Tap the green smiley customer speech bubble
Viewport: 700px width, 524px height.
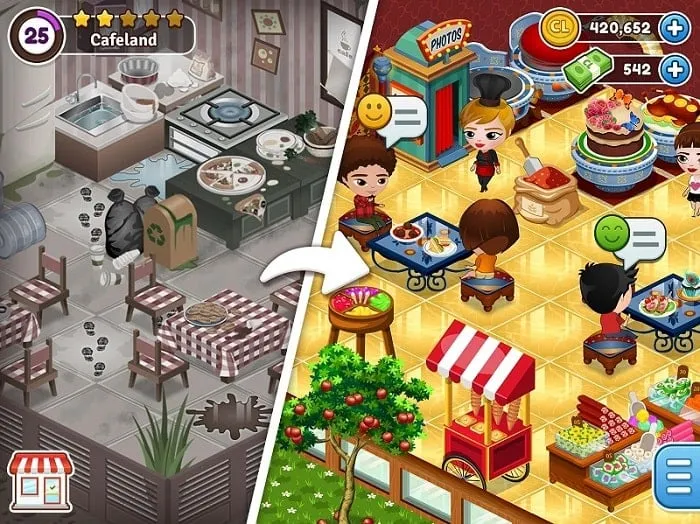click(629, 238)
